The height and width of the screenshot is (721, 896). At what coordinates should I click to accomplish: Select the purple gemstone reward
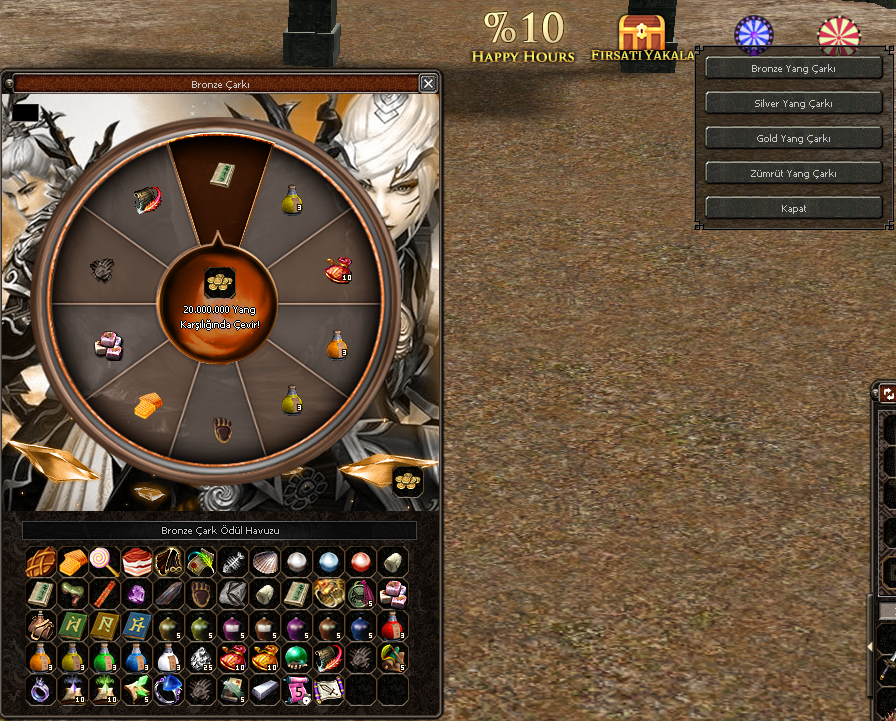tap(136, 594)
